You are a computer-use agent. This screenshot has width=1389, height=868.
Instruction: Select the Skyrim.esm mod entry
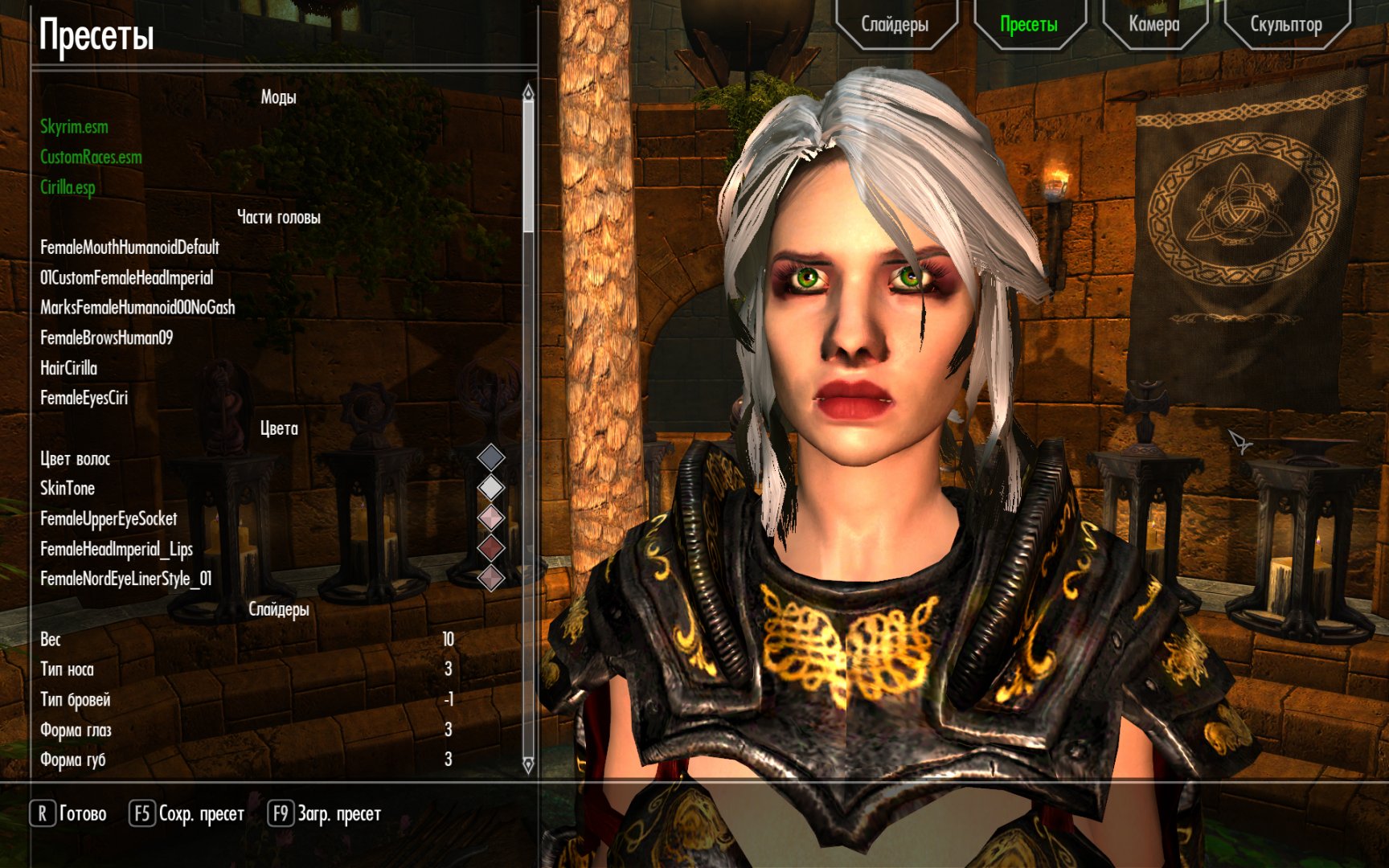(x=74, y=127)
